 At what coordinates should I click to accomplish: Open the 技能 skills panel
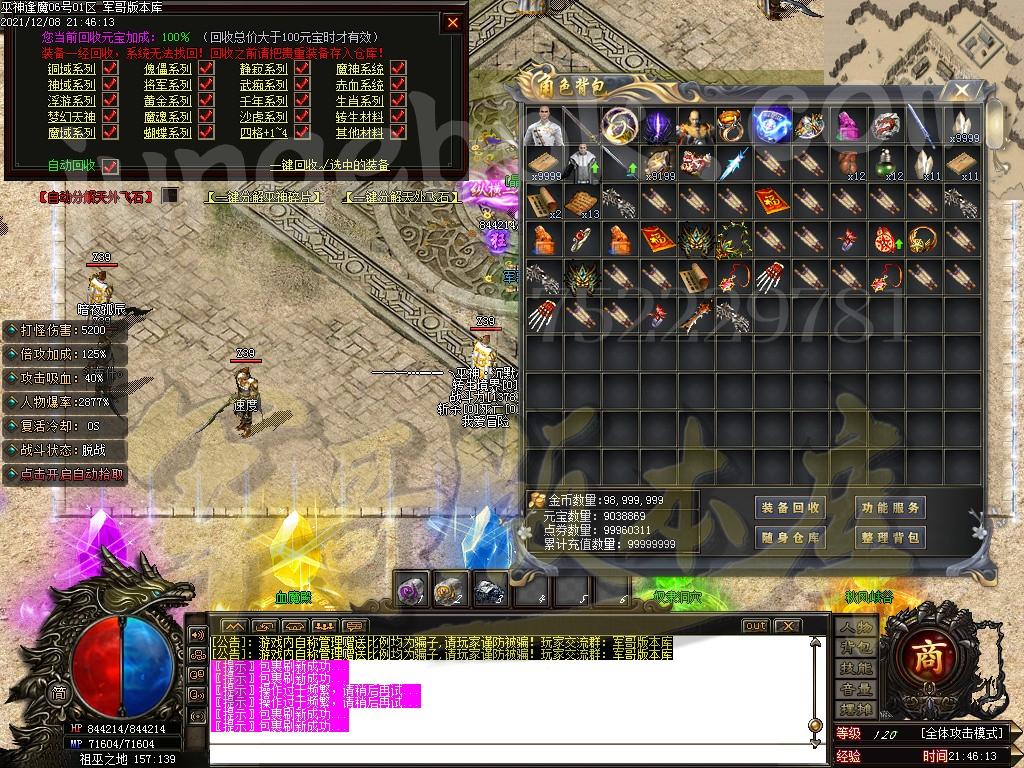pyautogui.click(x=856, y=668)
